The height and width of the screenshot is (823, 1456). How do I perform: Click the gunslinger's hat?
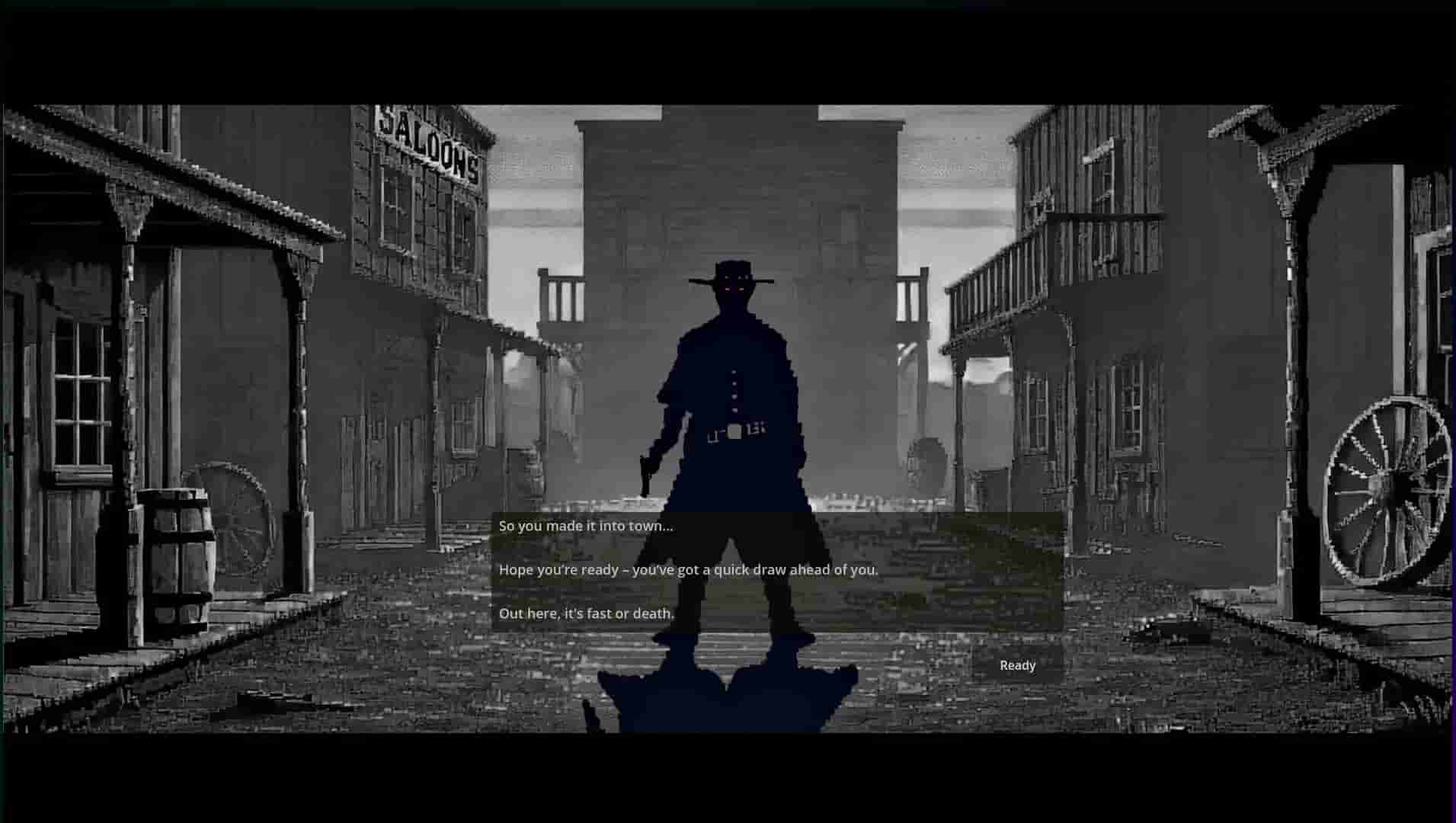pyautogui.click(x=730, y=272)
